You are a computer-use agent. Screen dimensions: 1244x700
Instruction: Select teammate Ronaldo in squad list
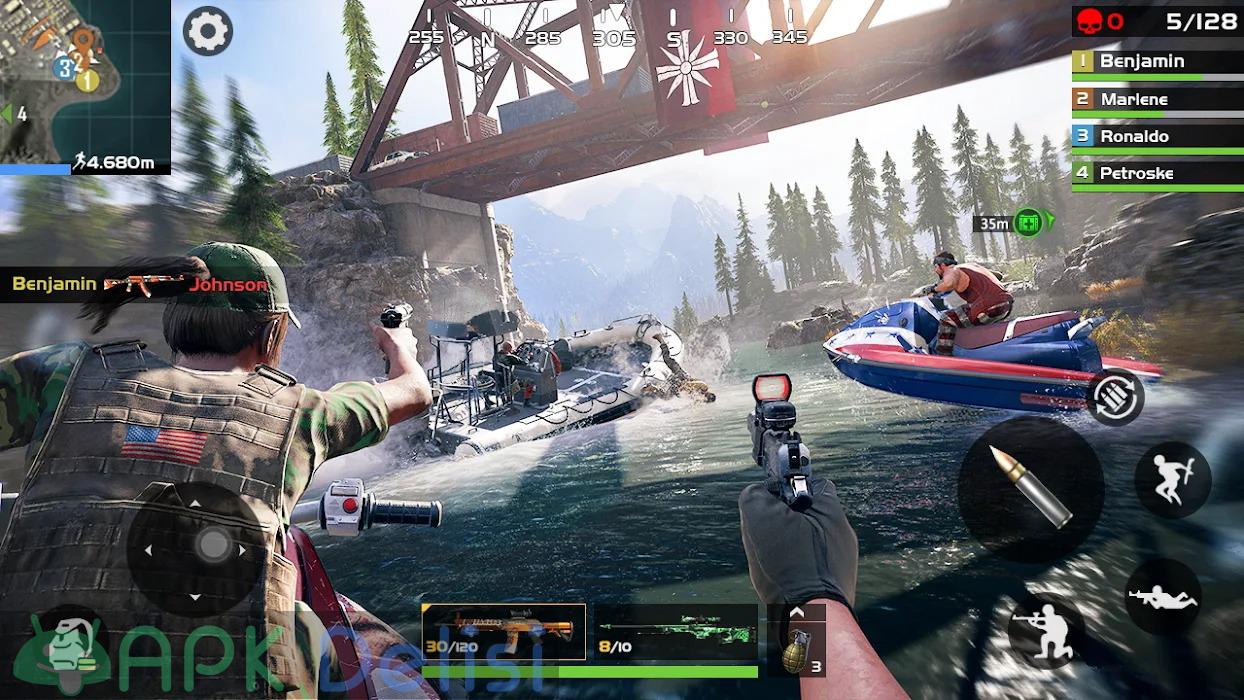tap(1157, 136)
